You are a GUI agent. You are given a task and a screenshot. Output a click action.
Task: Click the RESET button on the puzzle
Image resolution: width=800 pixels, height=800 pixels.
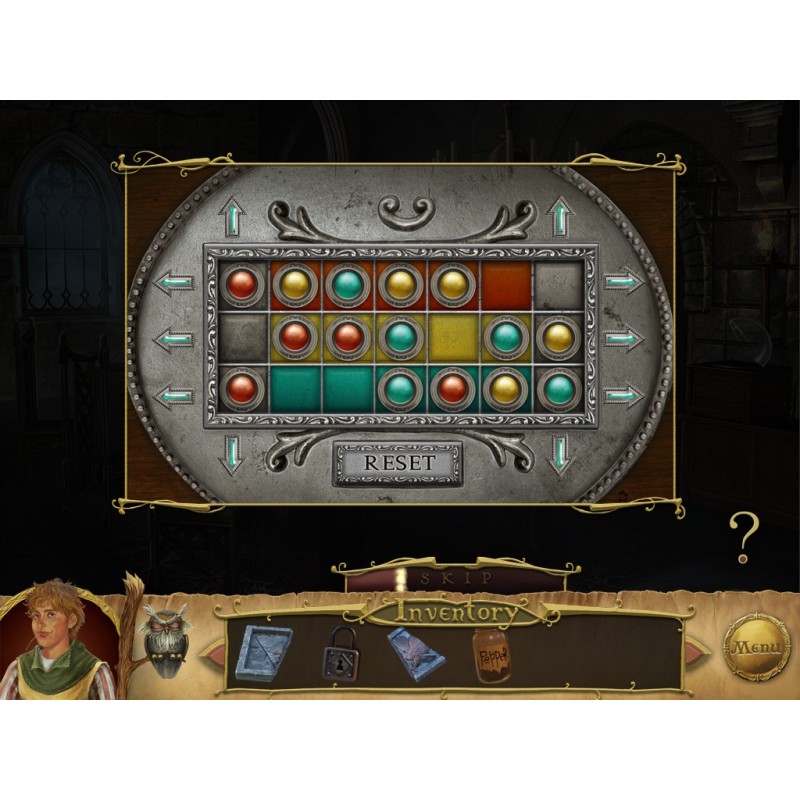tap(398, 463)
